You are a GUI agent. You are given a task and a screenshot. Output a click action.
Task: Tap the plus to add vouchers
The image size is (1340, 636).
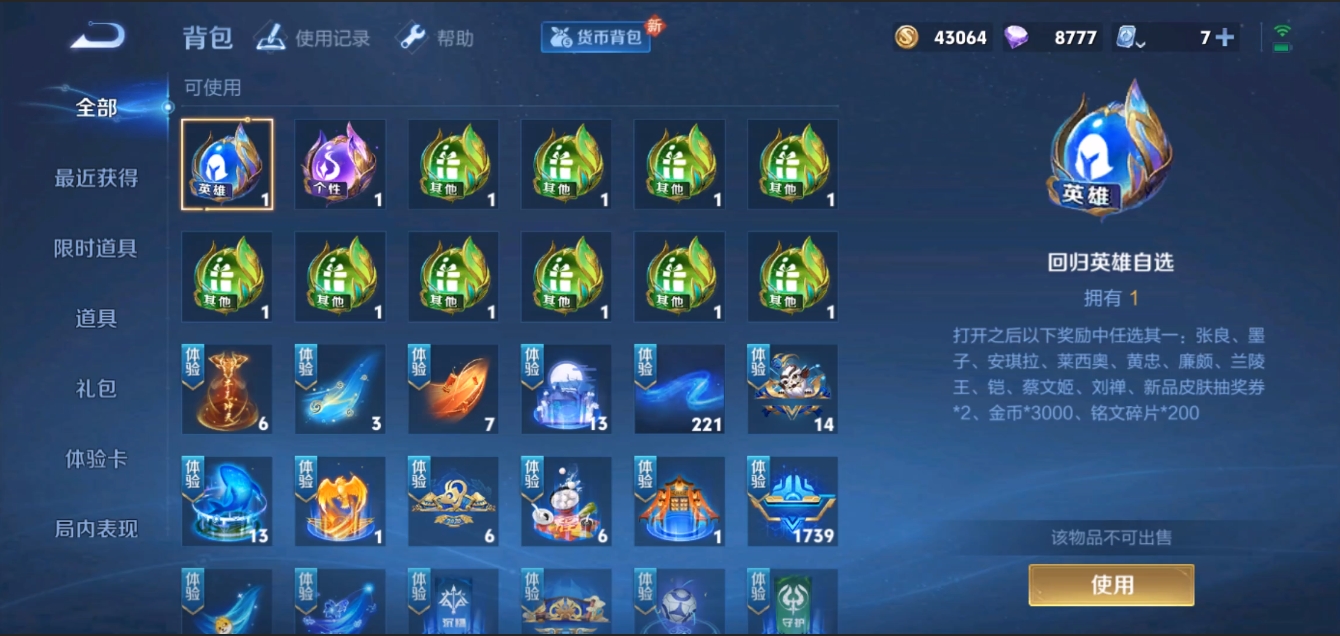(1225, 38)
